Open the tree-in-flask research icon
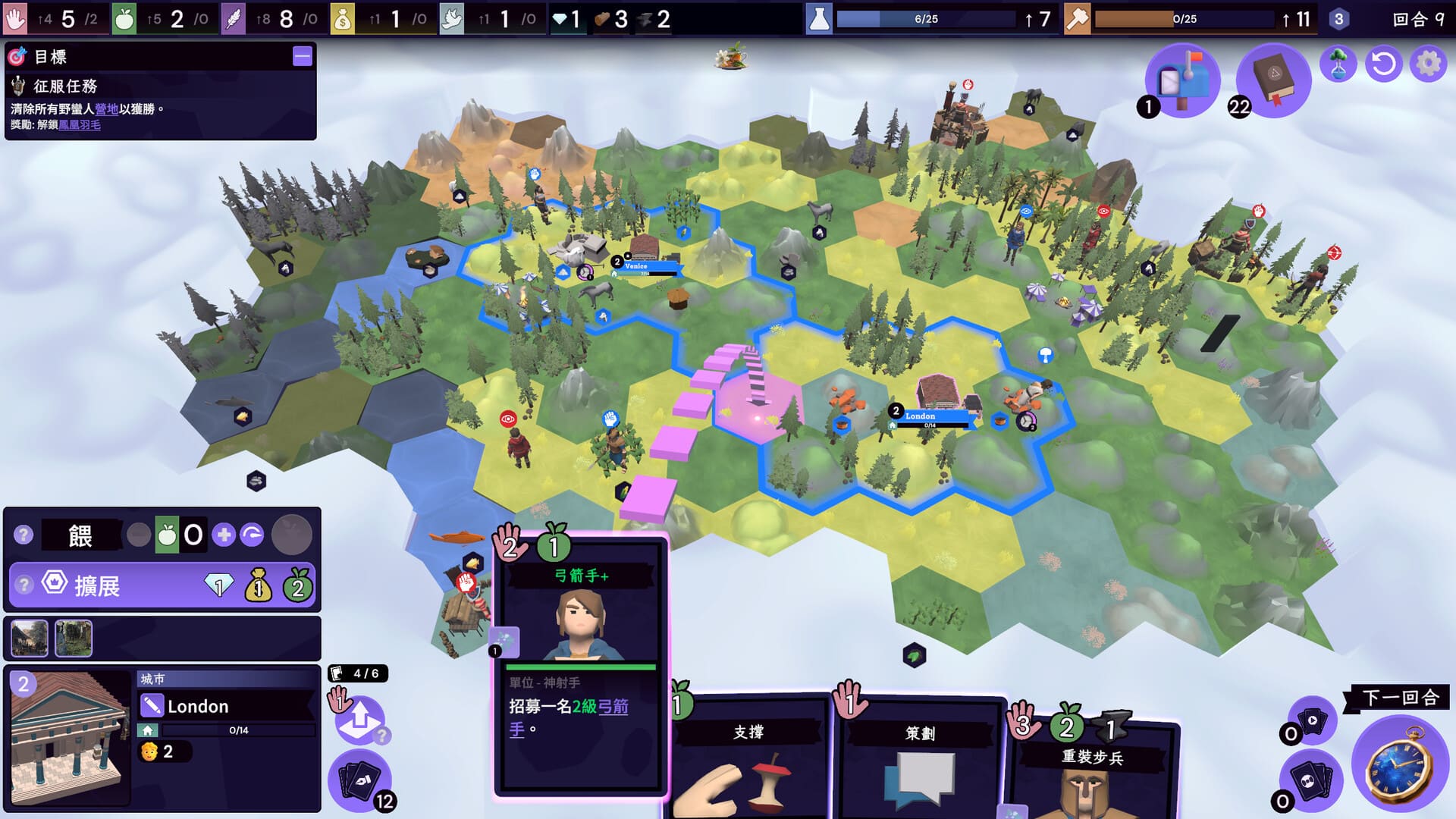The height and width of the screenshot is (819, 1456). click(x=1338, y=64)
